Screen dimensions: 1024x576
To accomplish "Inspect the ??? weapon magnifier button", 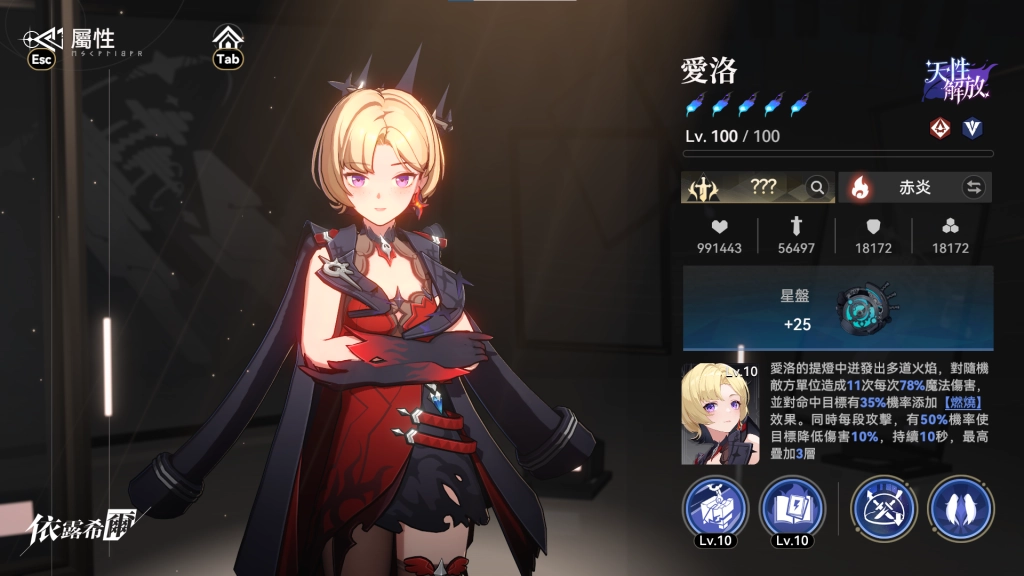I will point(818,187).
